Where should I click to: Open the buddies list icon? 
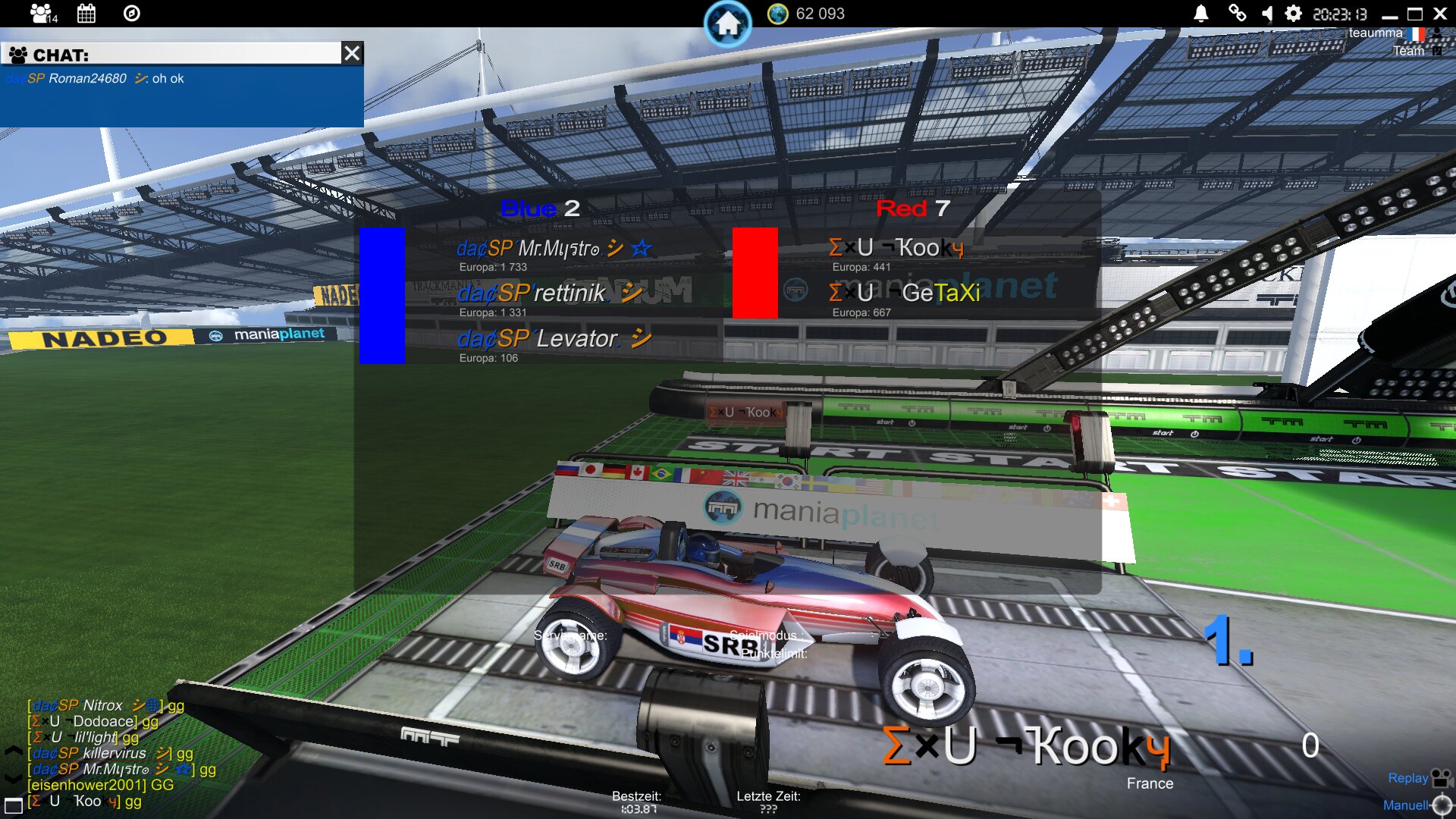42,13
